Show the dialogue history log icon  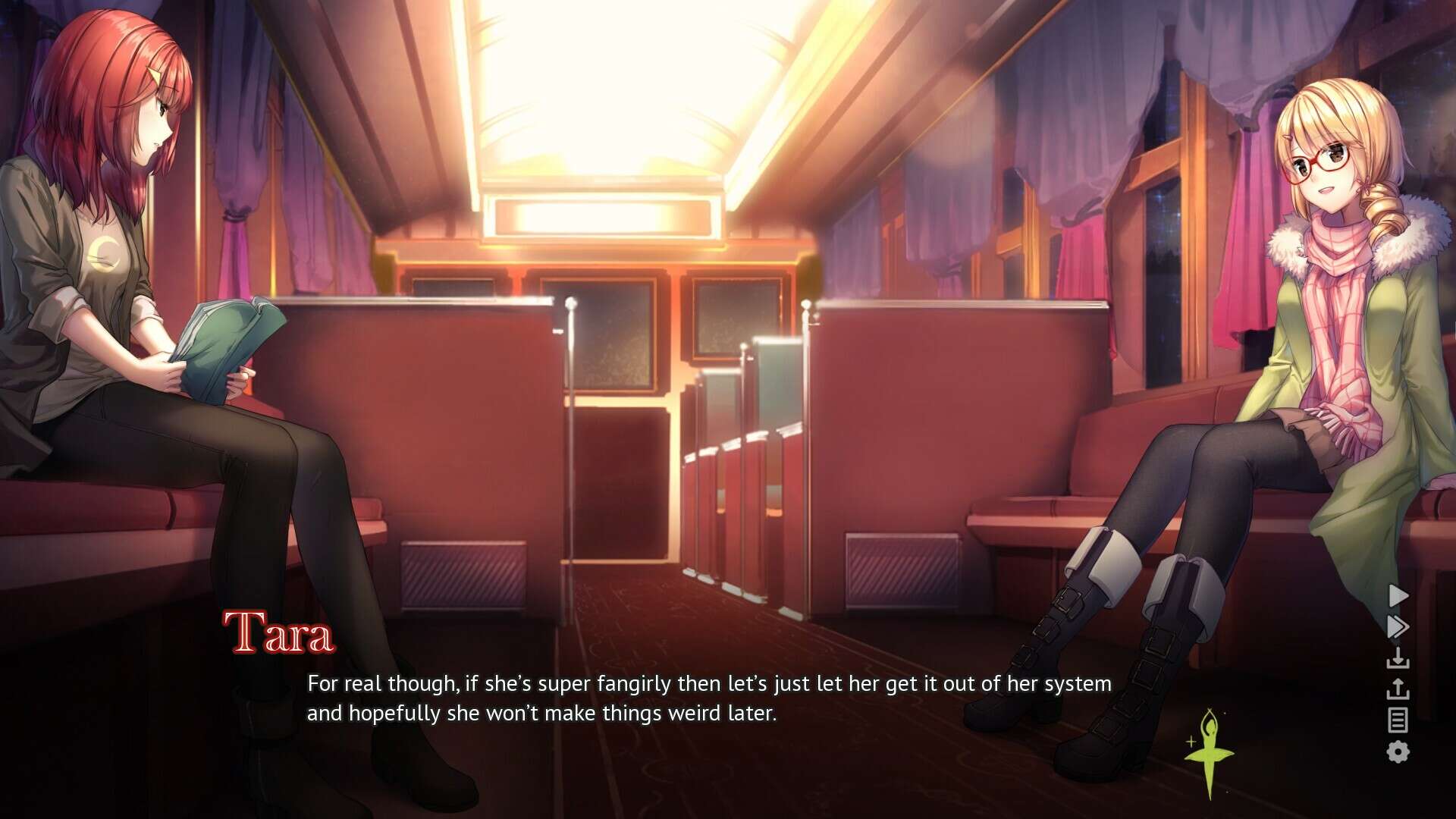[x=1398, y=720]
